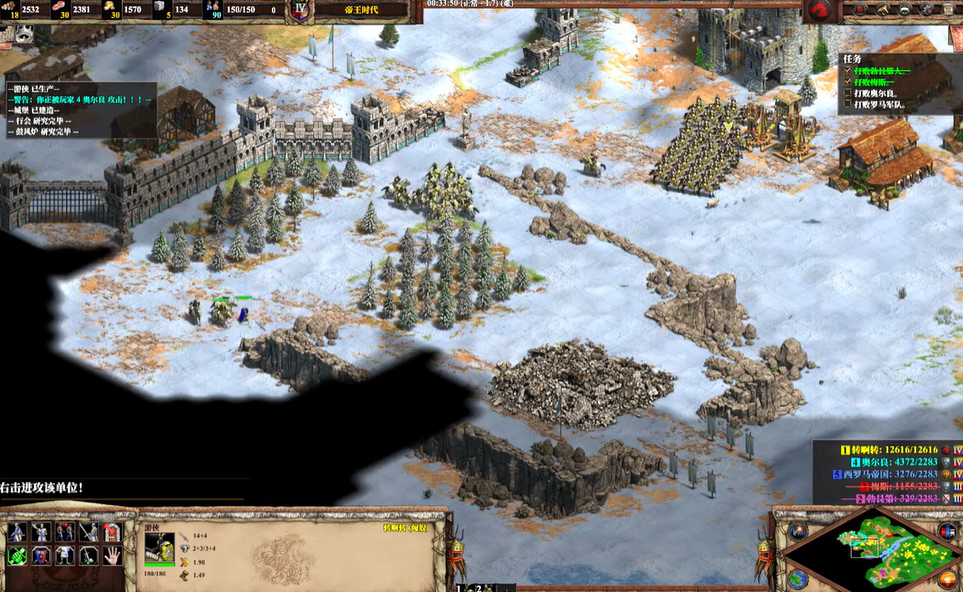The width and height of the screenshot is (963, 592).
Task: Activate the minimap flare signal button
Action: (x=798, y=531)
